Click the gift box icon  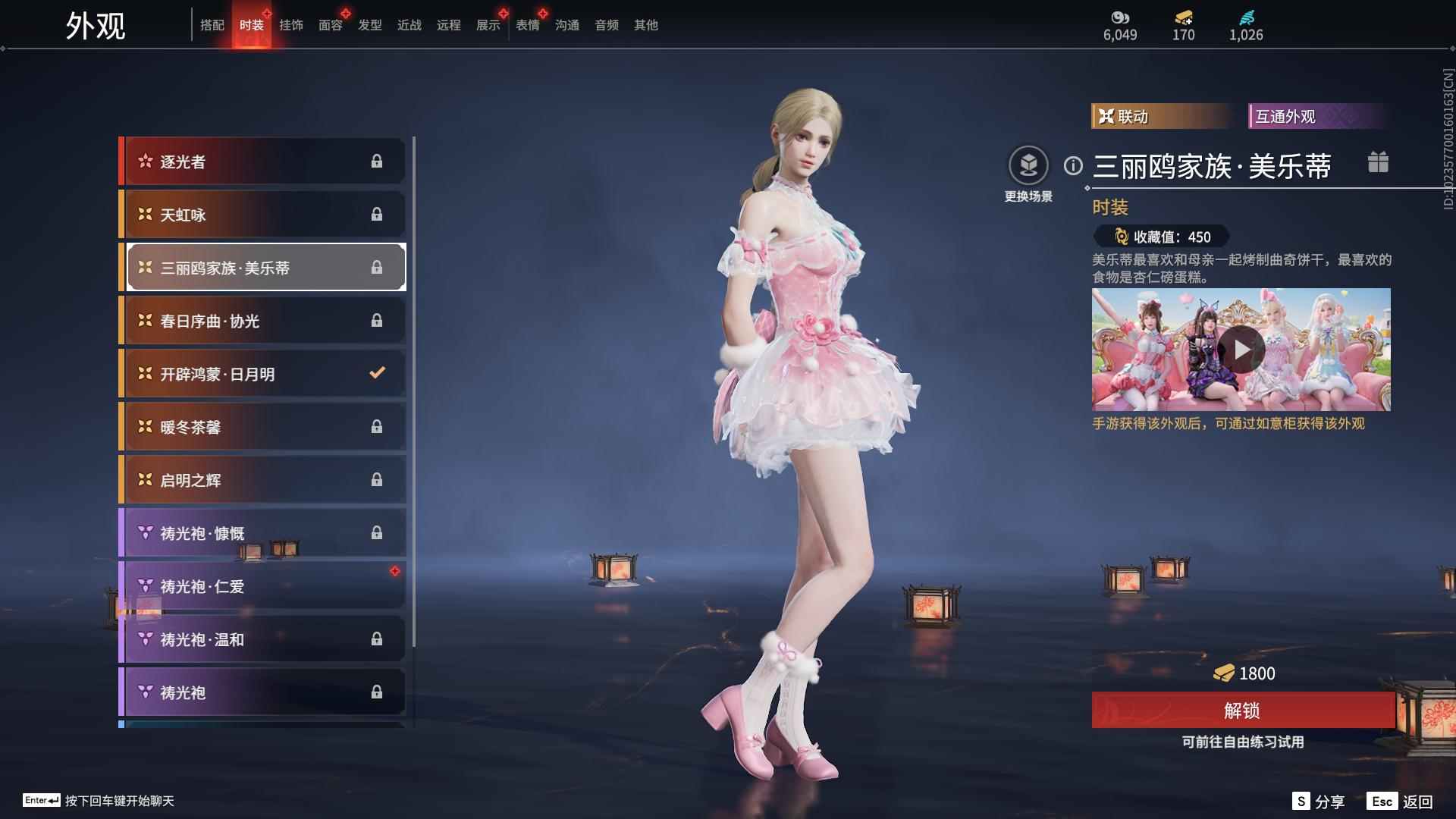(x=1378, y=162)
